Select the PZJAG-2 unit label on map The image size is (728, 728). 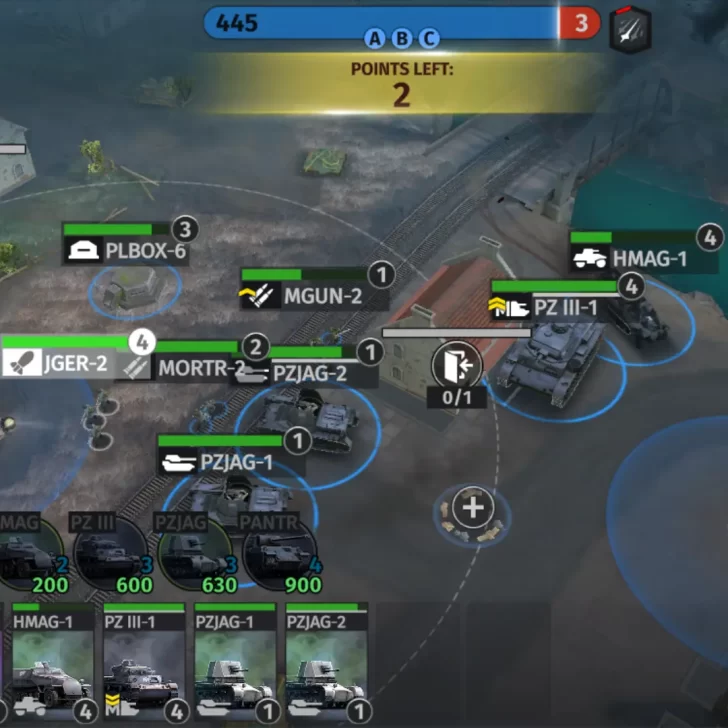tap(308, 374)
